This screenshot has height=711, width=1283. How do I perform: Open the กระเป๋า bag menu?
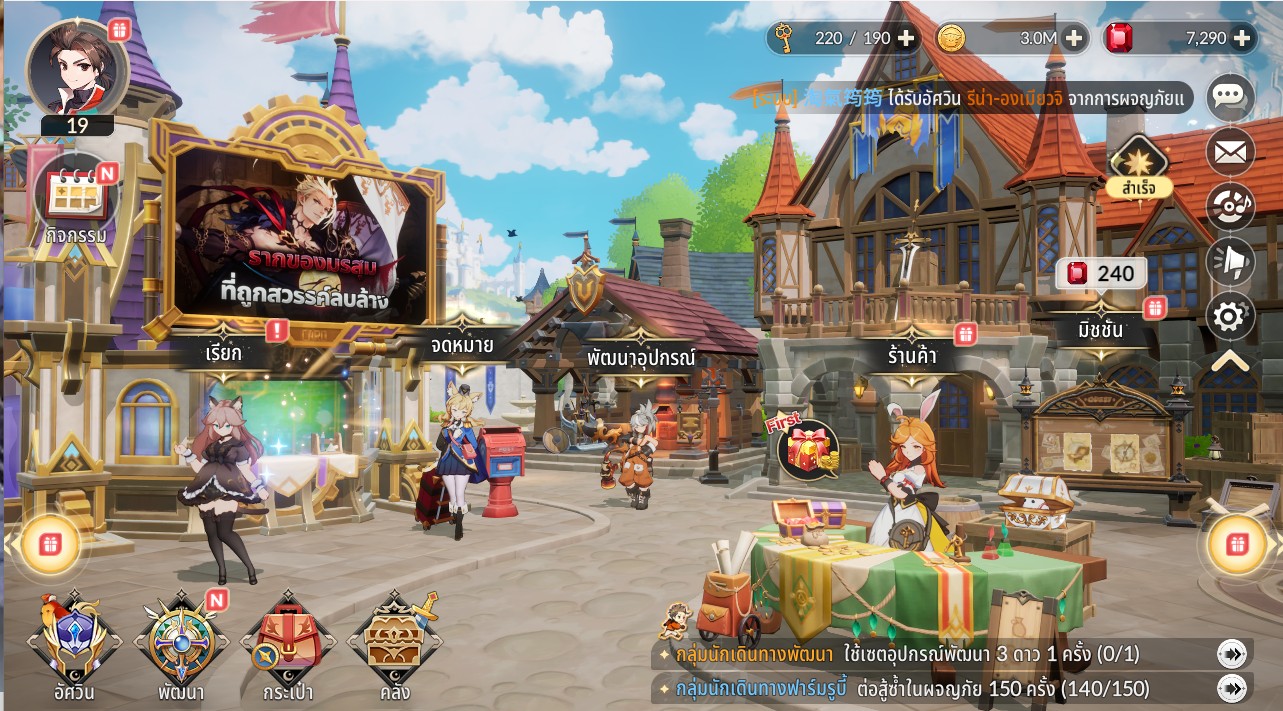(x=288, y=645)
